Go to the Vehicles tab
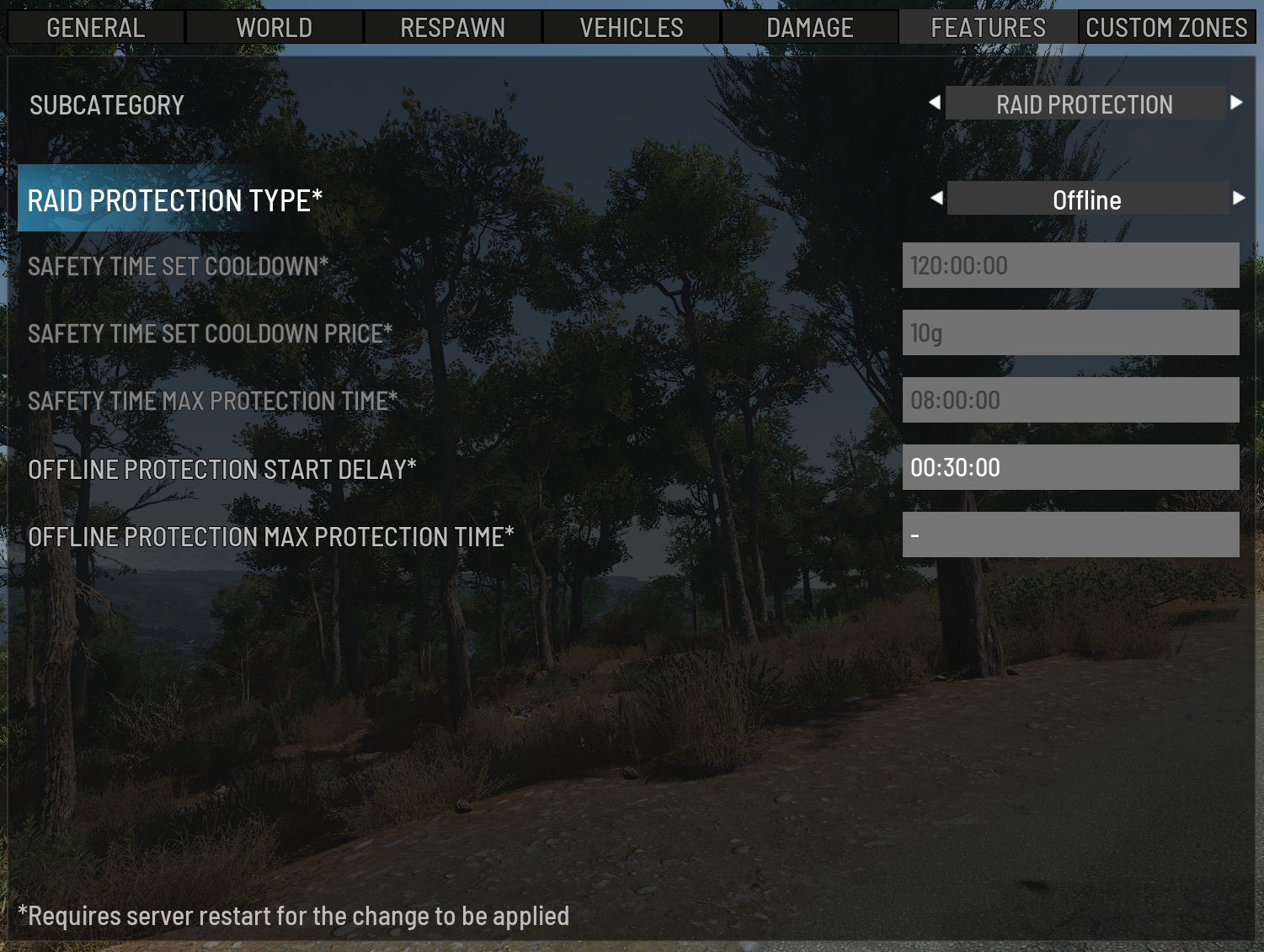Image resolution: width=1264 pixels, height=952 pixels. point(632,28)
